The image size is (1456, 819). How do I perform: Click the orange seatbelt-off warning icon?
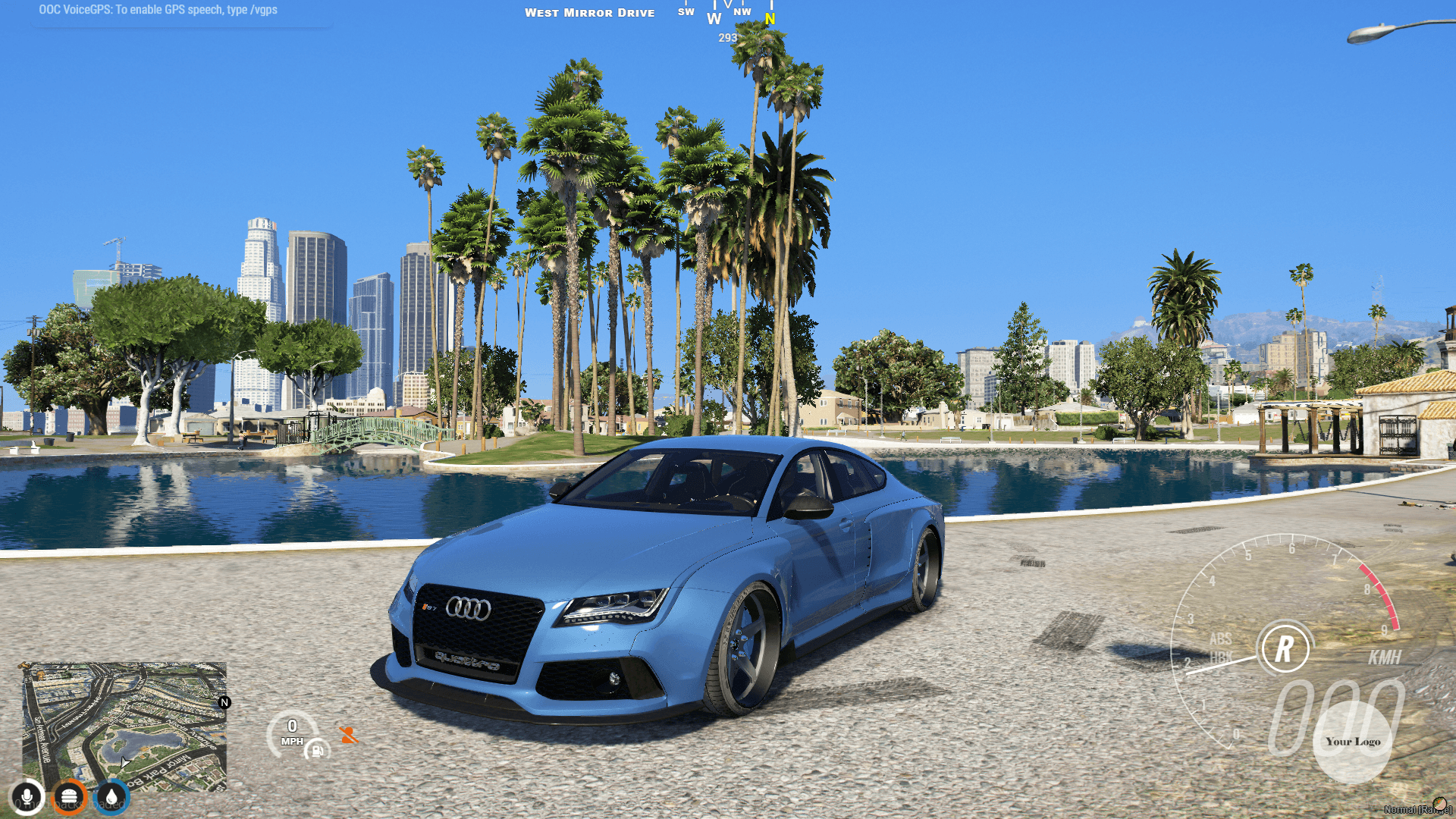348,734
